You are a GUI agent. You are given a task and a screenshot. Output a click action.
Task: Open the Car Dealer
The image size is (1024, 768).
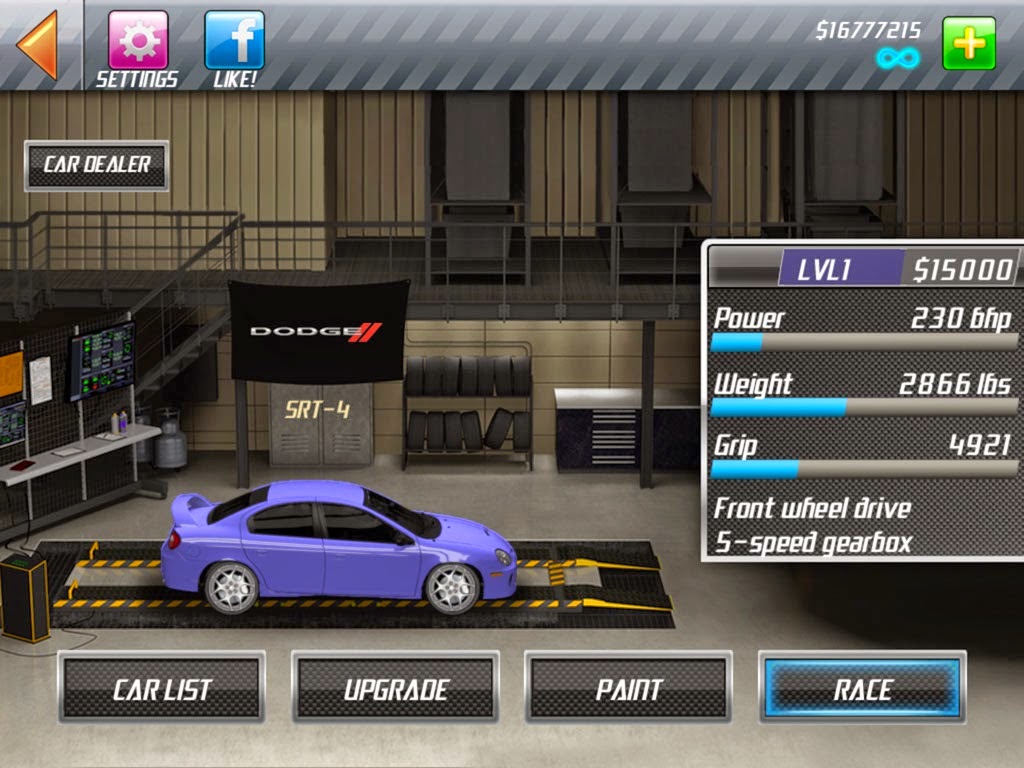tap(97, 165)
